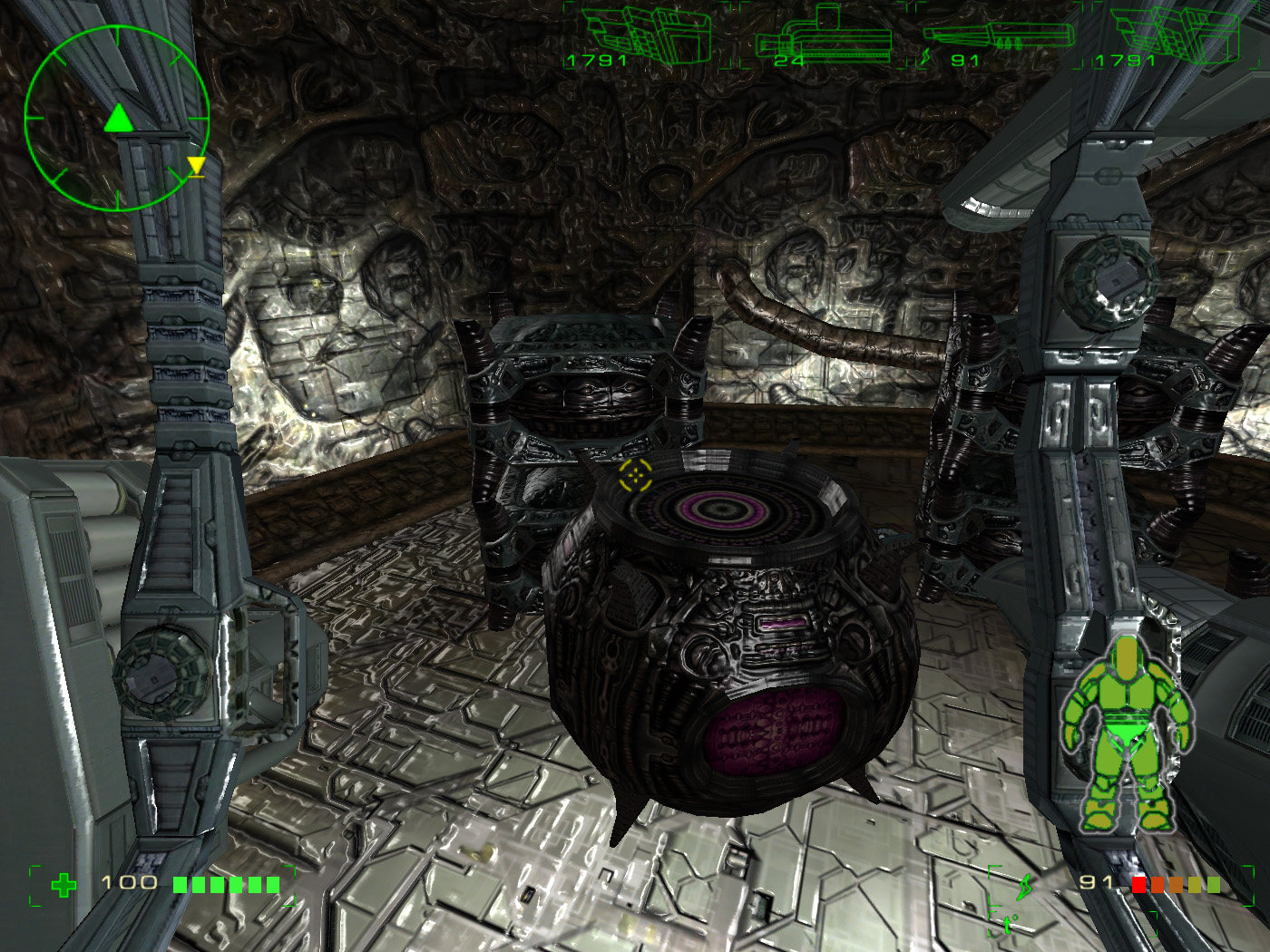Select the yellow marker on the radar

[196, 166]
